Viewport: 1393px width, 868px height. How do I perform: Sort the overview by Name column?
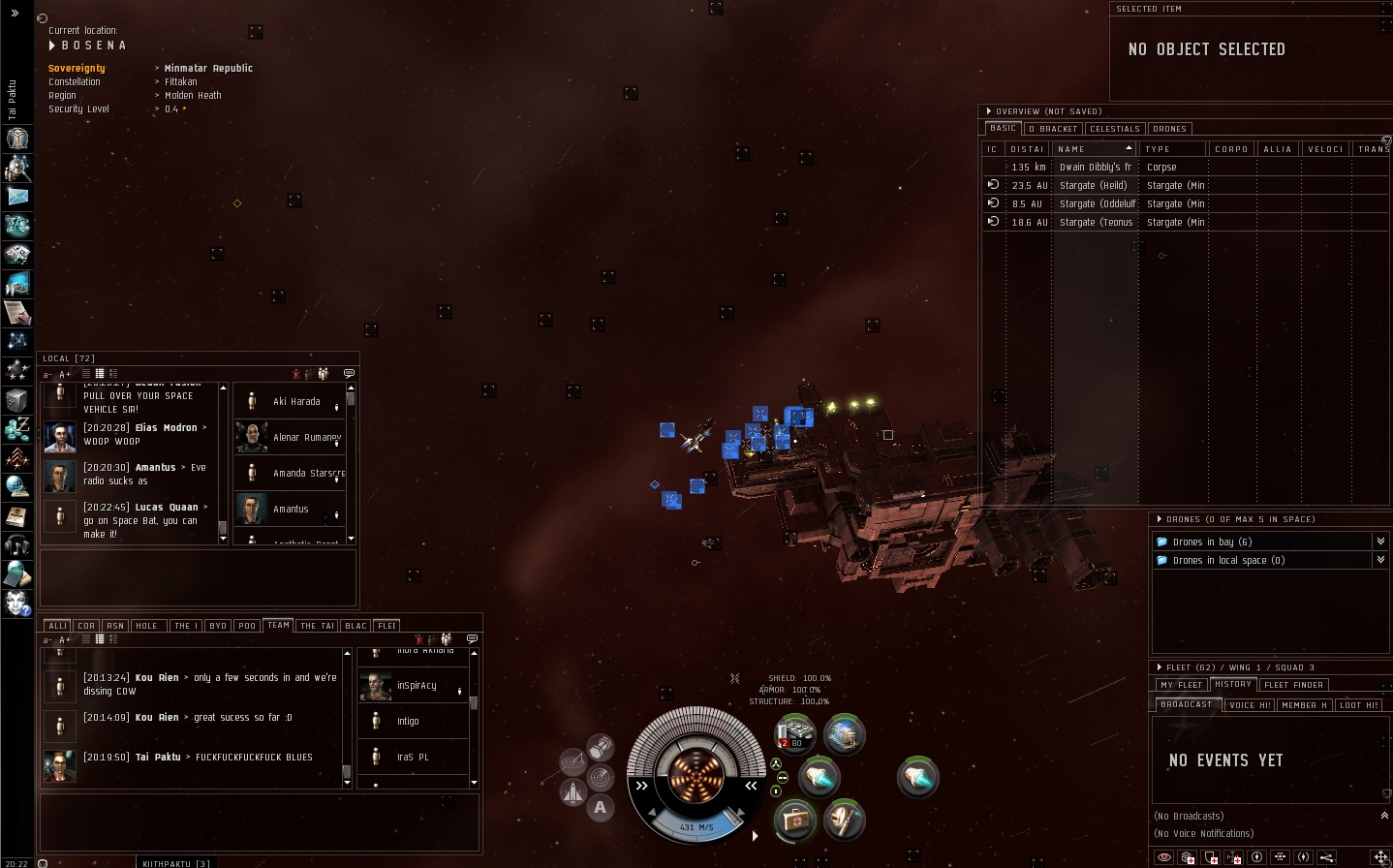(1094, 149)
